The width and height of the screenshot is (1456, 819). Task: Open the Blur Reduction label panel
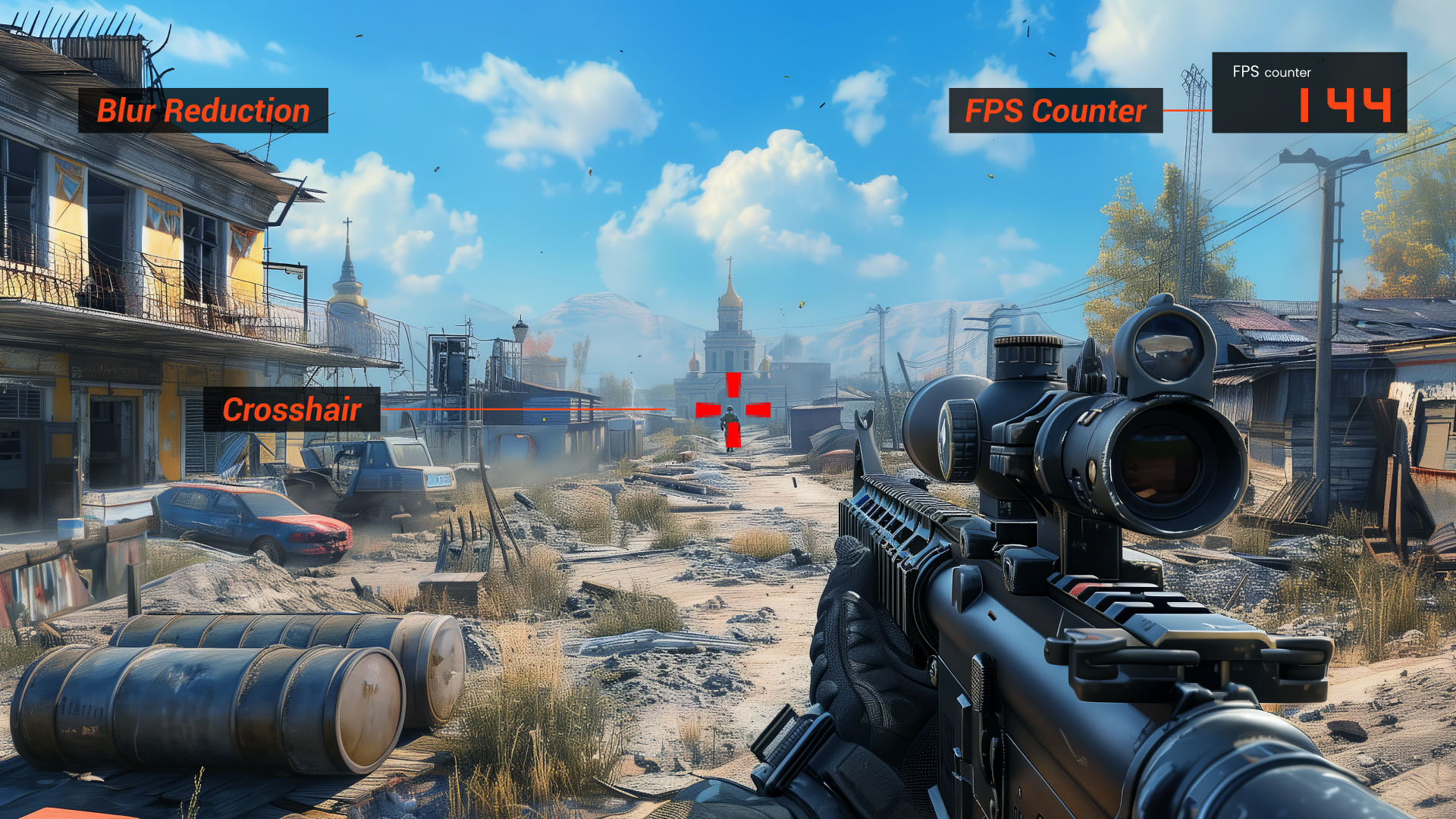[203, 111]
